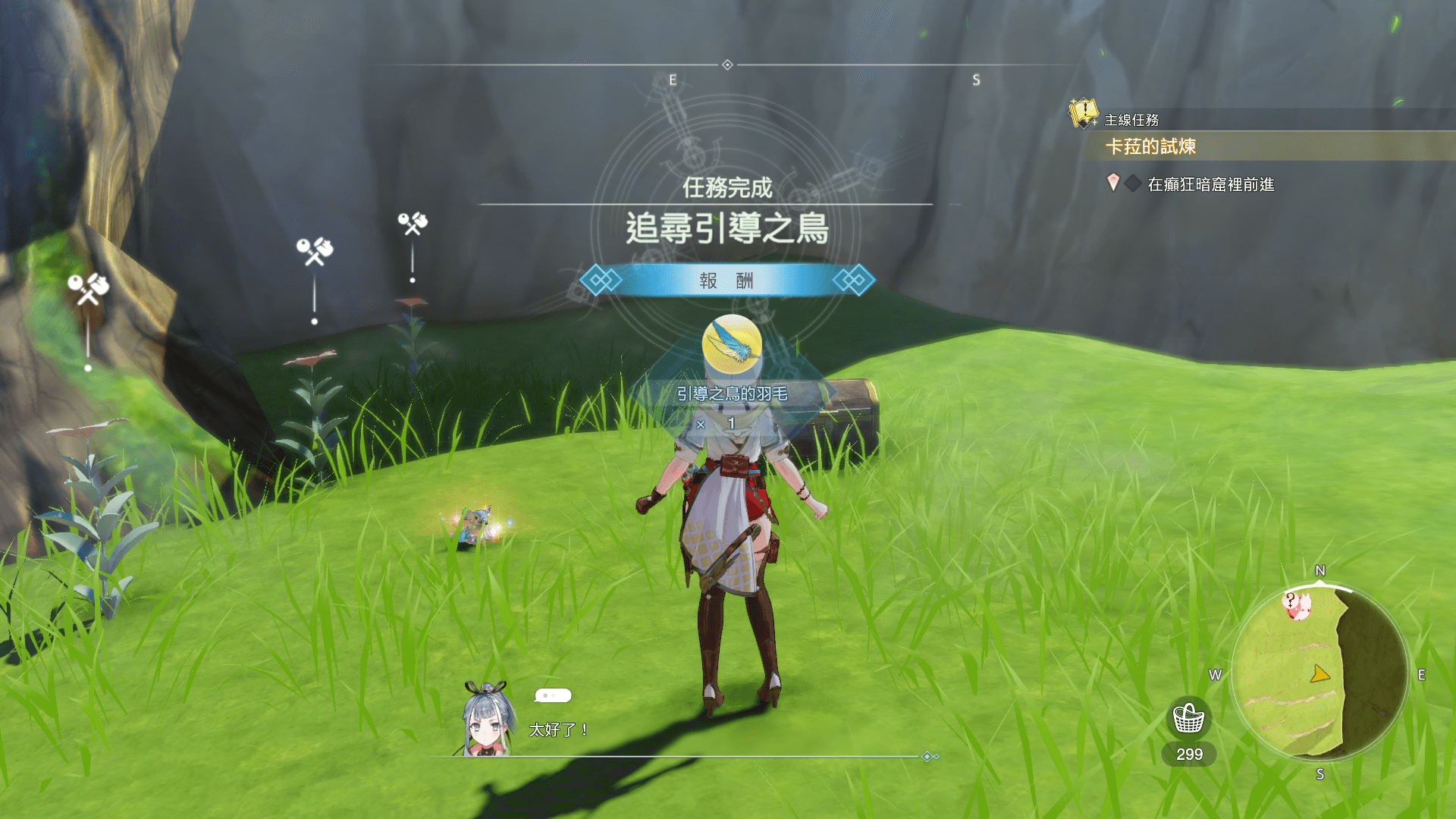
Task: Click the 報酬 reward banner
Action: 726,281
